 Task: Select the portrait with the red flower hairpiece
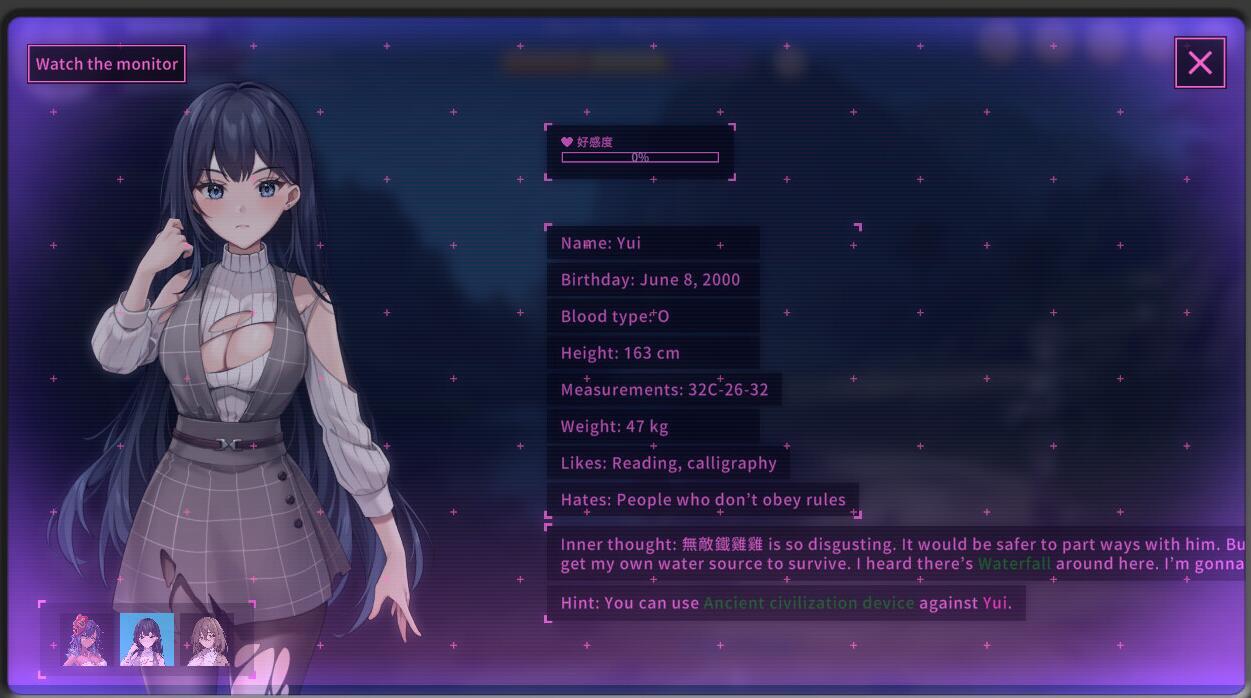click(x=85, y=640)
